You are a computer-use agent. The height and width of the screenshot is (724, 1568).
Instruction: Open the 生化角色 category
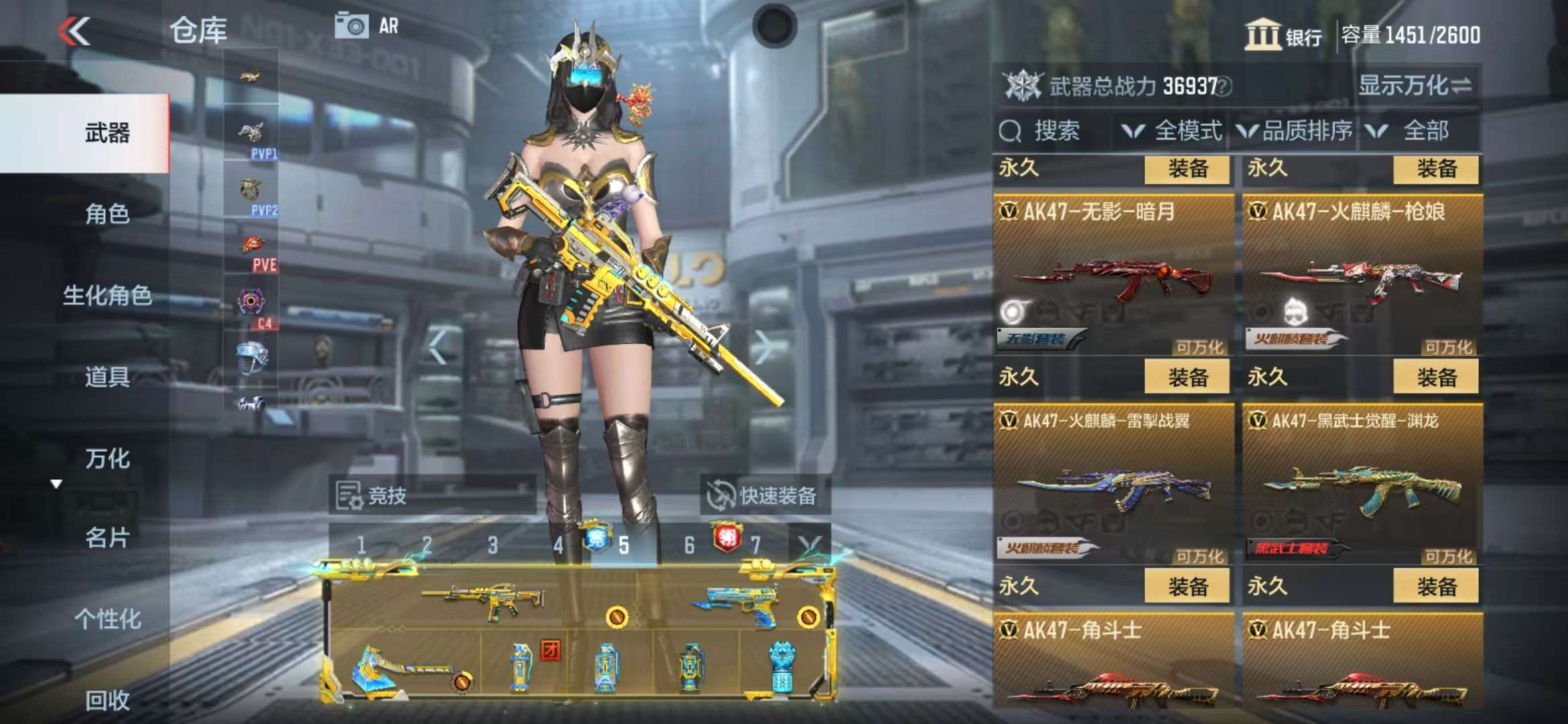[x=107, y=295]
